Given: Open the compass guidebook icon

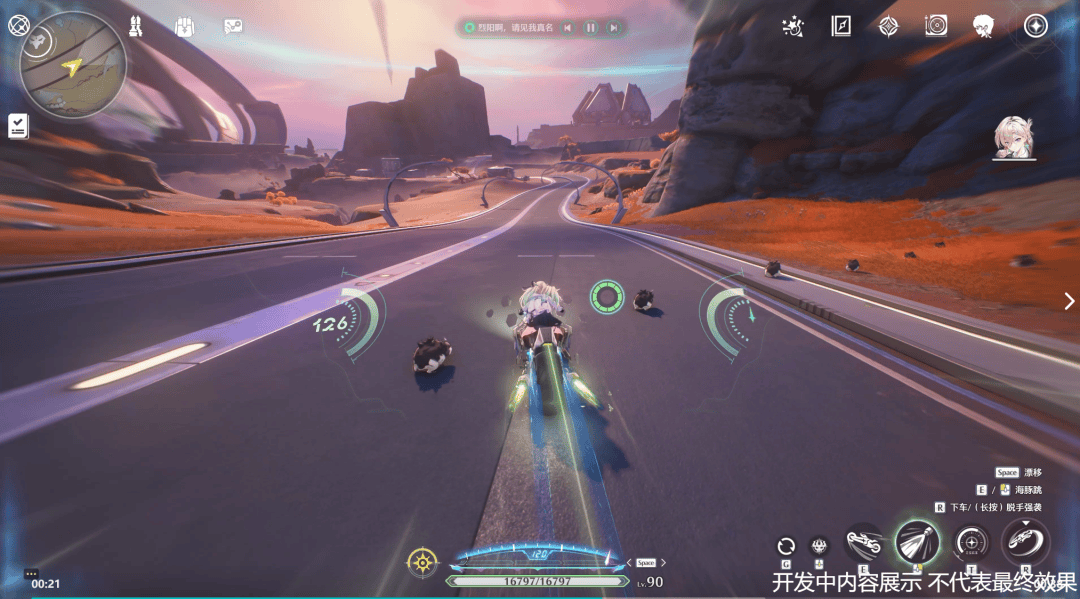Looking at the screenshot, I should click(x=841, y=26).
